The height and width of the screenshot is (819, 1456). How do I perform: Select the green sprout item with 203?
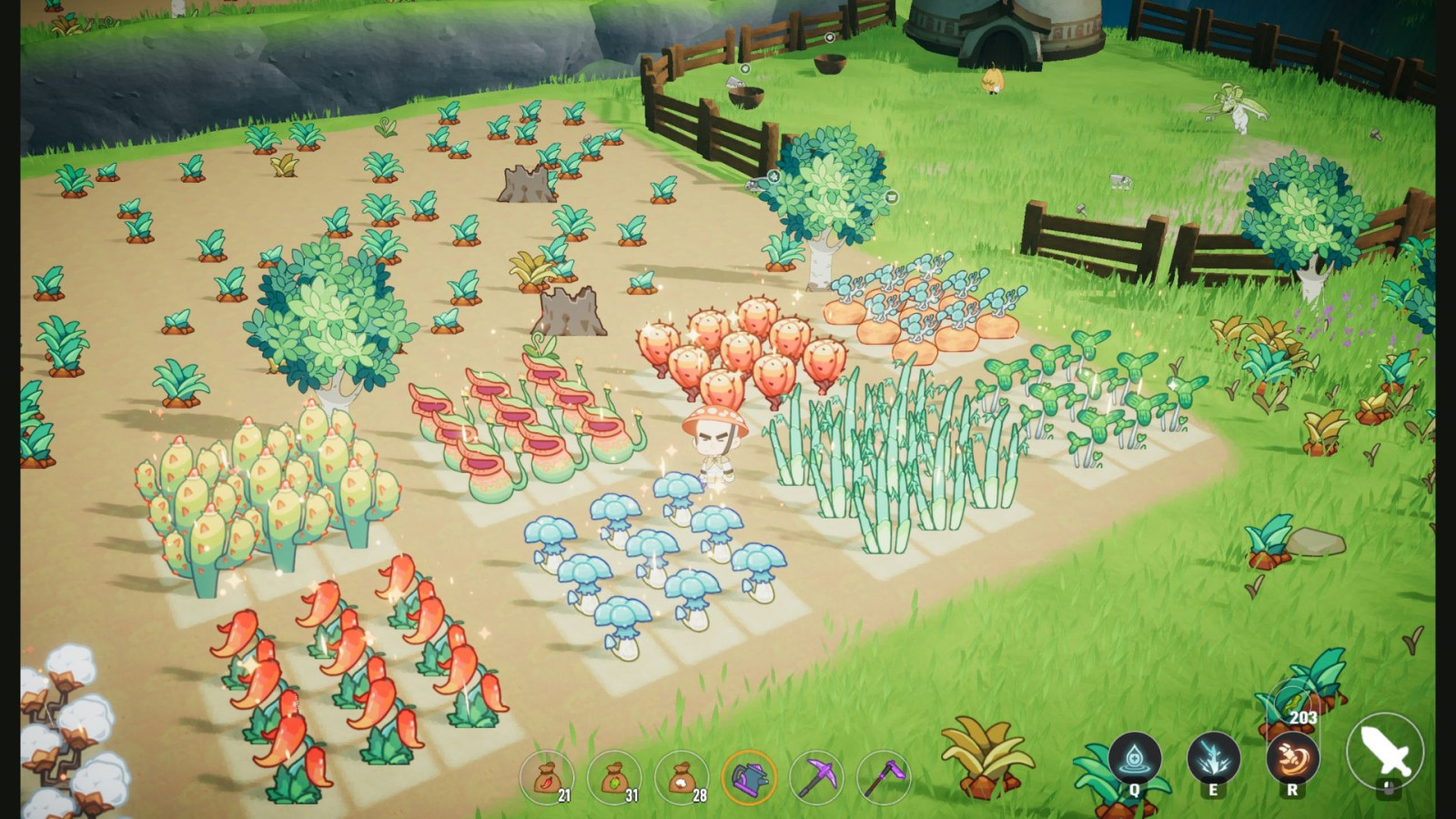(1292, 703)
